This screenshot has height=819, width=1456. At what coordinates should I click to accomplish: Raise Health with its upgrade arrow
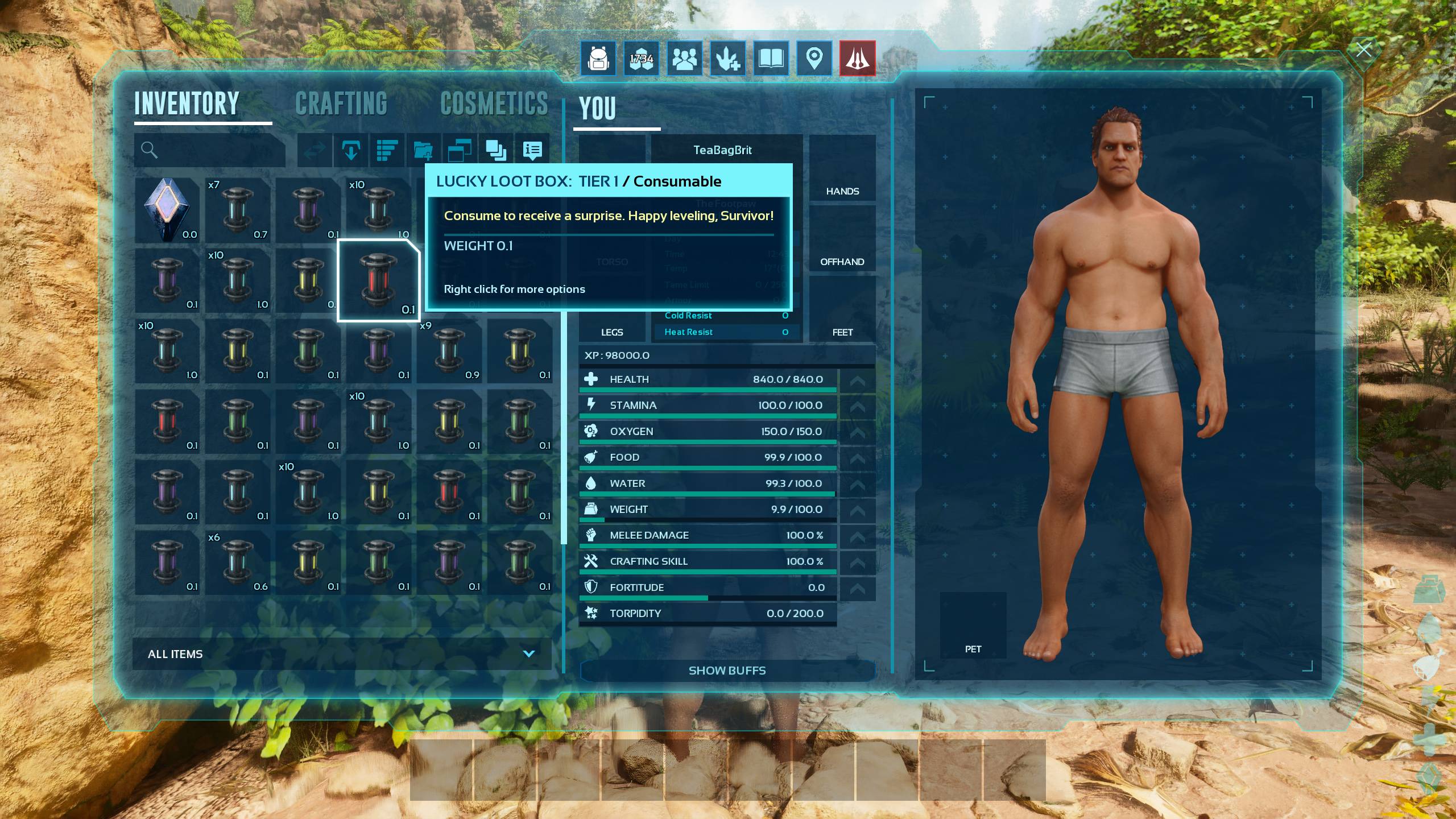tap(857, 380)
